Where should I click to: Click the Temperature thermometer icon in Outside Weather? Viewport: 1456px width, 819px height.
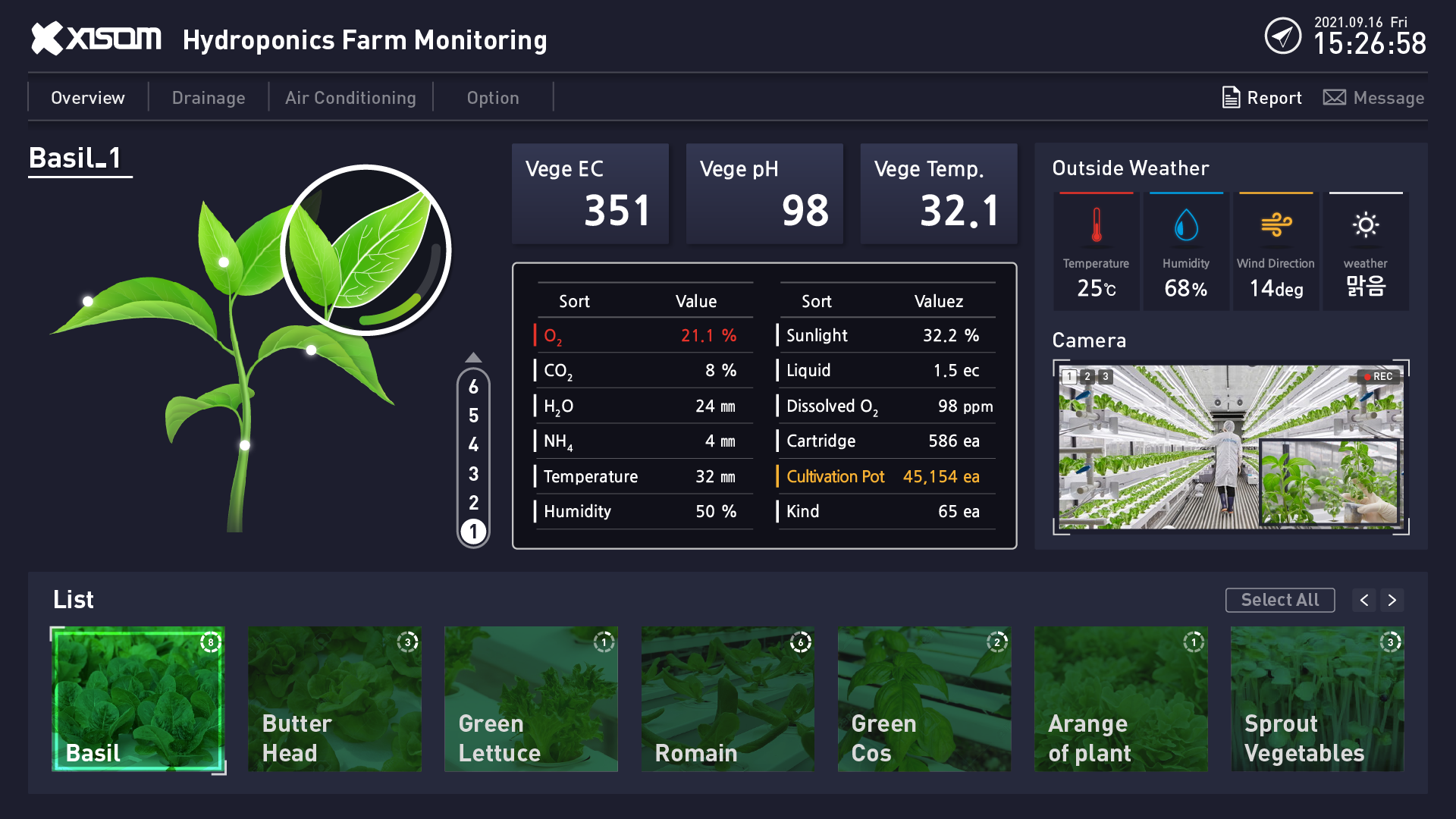pos(1096,226)
